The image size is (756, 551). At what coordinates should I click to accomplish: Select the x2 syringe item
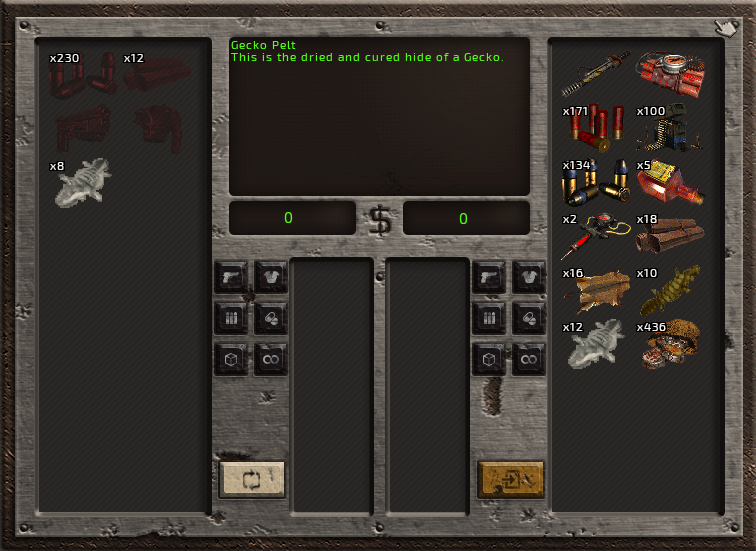point(597,235)
